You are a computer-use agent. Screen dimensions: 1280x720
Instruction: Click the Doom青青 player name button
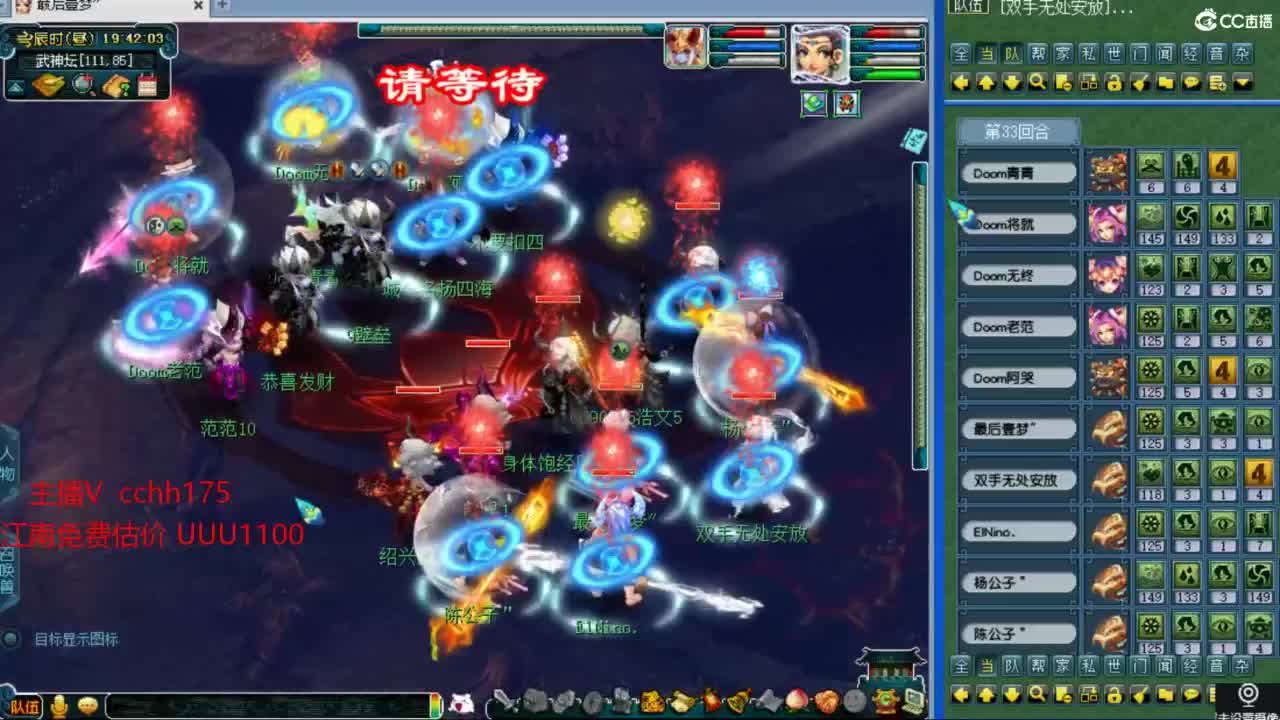pos(1018,171)
